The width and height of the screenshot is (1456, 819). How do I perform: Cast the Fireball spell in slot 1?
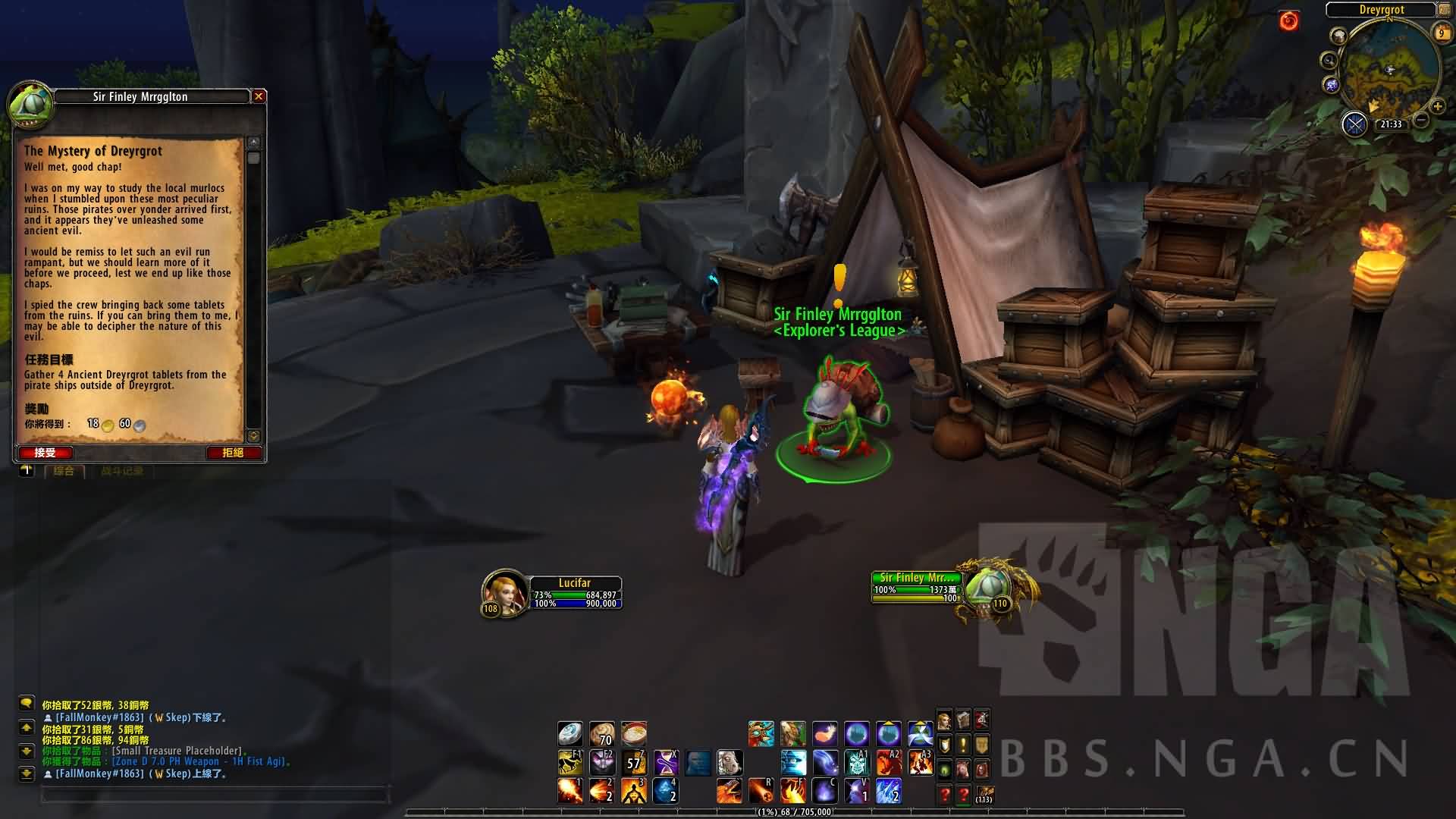coord(570,791)
